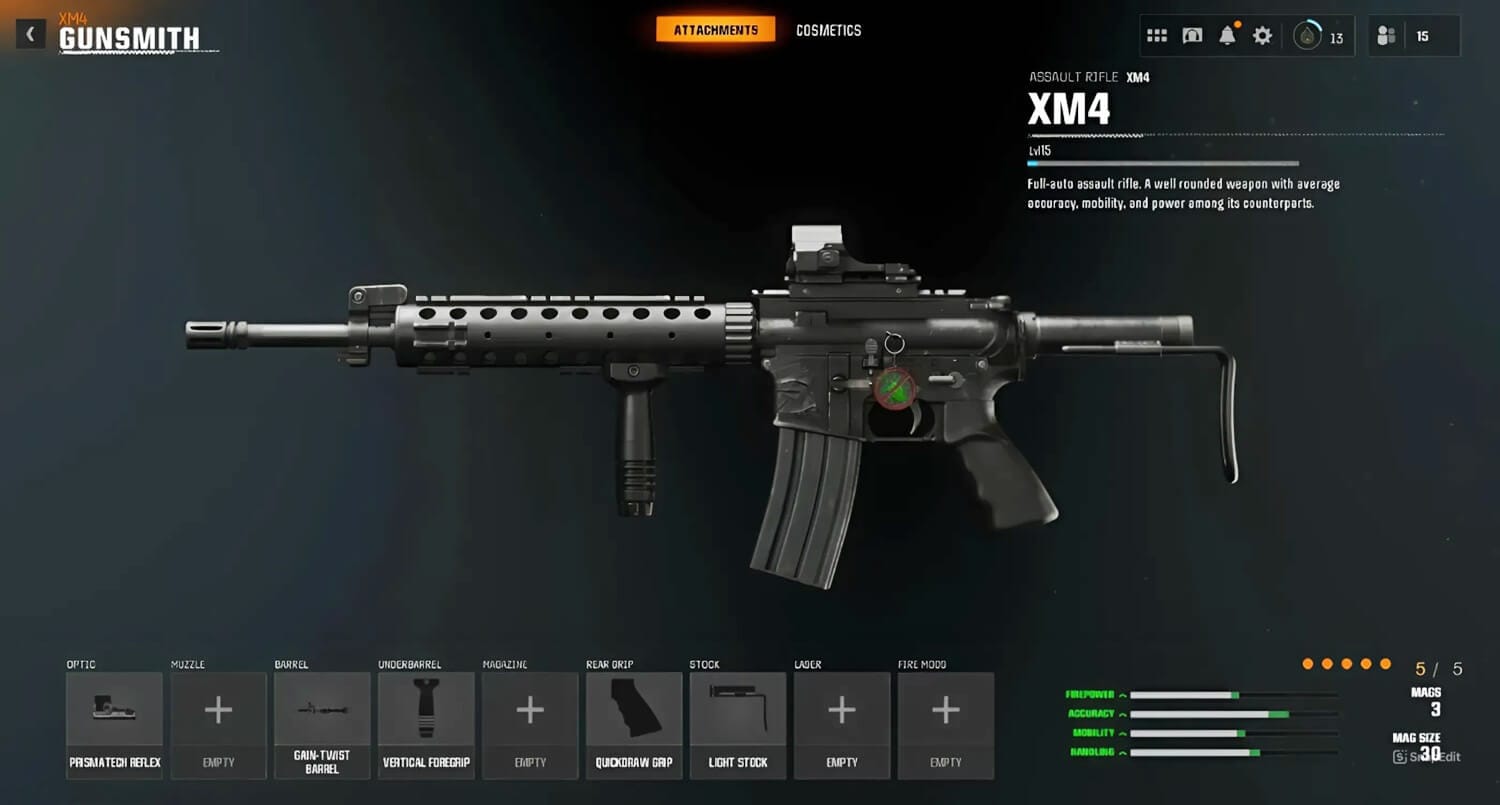Screen dimensions: 1500x805
Task: Open settings via the gear icon
Action: 1263,36
